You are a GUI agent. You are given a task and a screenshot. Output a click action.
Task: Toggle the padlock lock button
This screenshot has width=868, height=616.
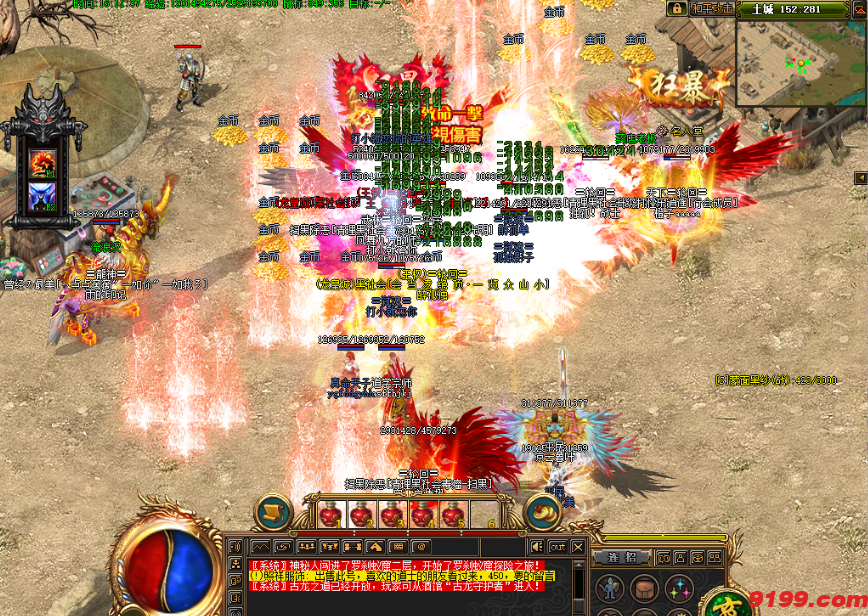[678, 8]
